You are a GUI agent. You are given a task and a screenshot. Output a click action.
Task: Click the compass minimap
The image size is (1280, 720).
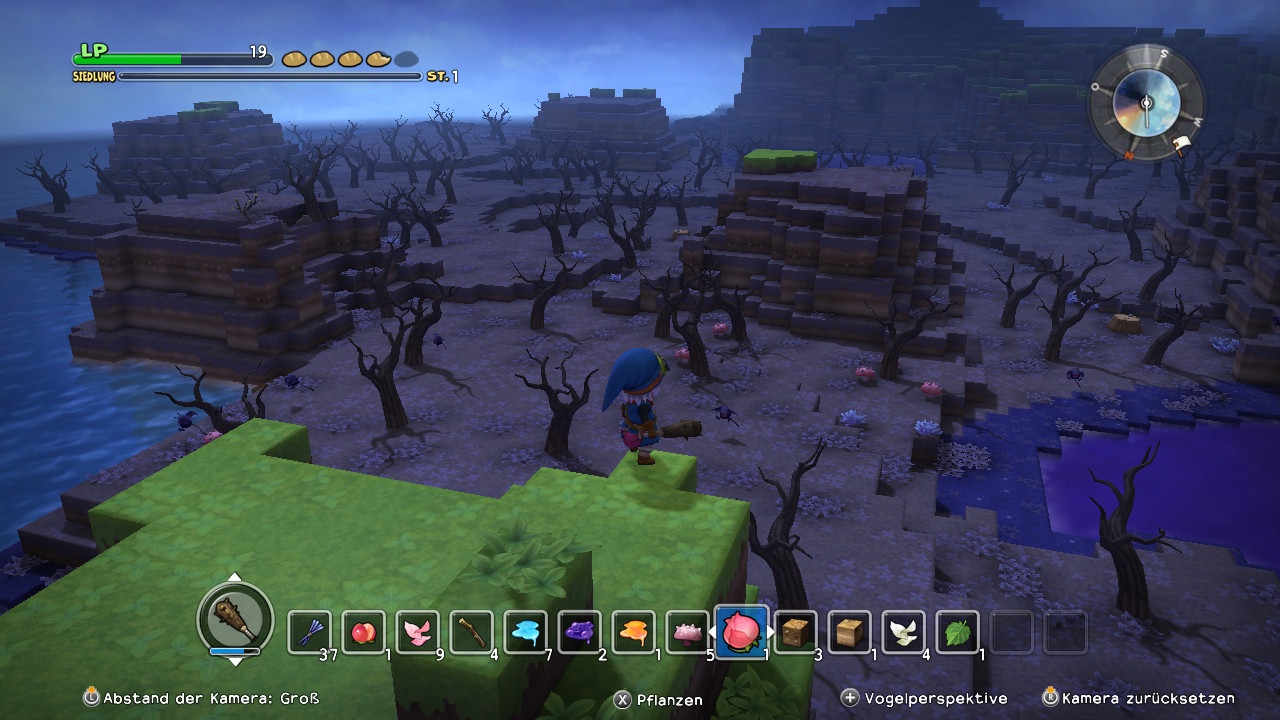click(1146, 102)
